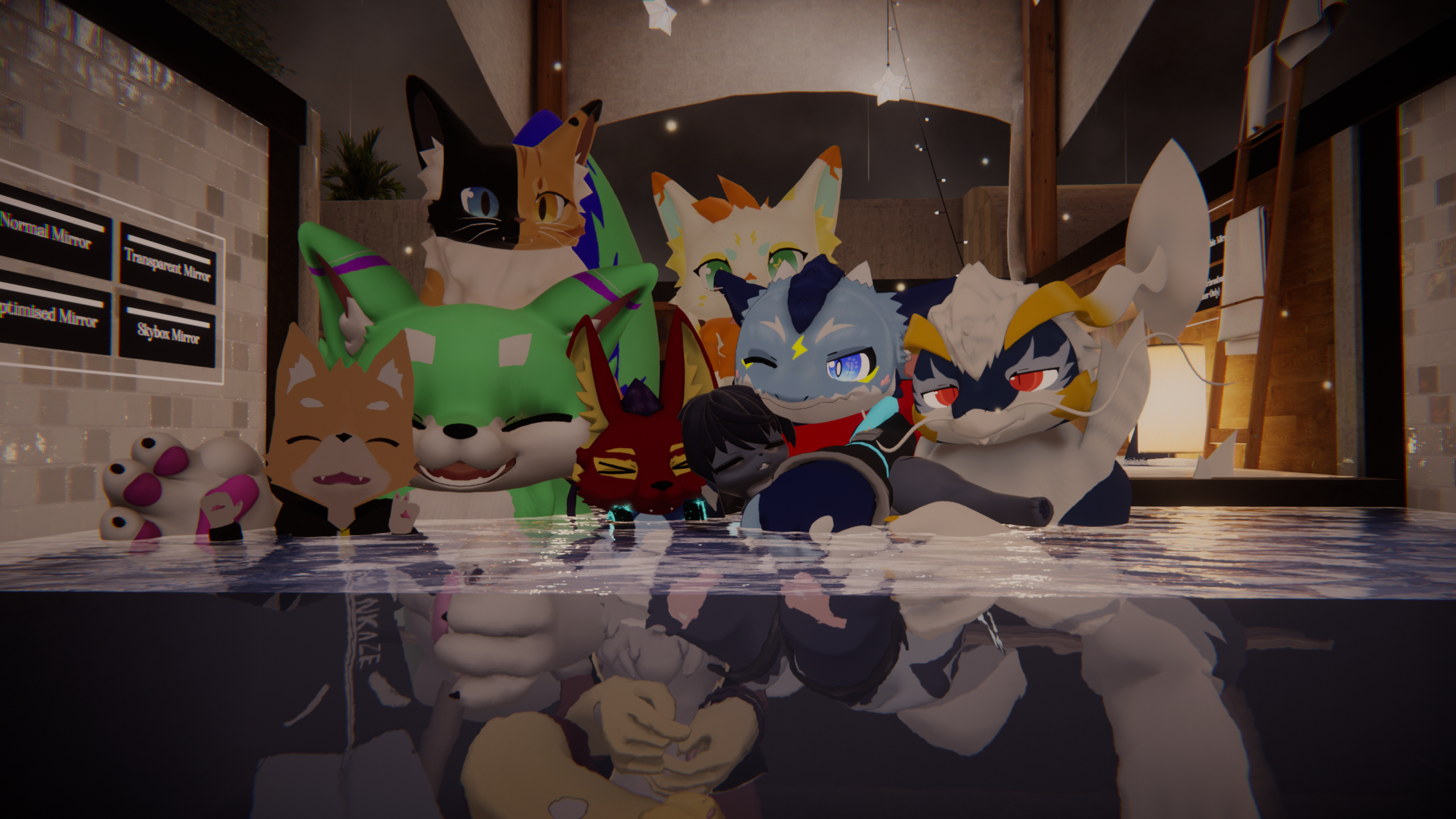Activate the Skybox Mirror button
The image size is (1456, 819).
click(x=168, y=332)
